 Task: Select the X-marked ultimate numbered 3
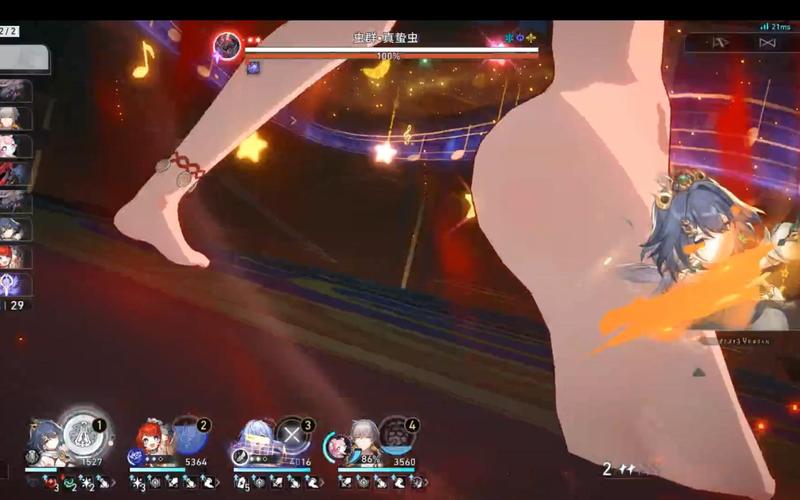point(291,434)
